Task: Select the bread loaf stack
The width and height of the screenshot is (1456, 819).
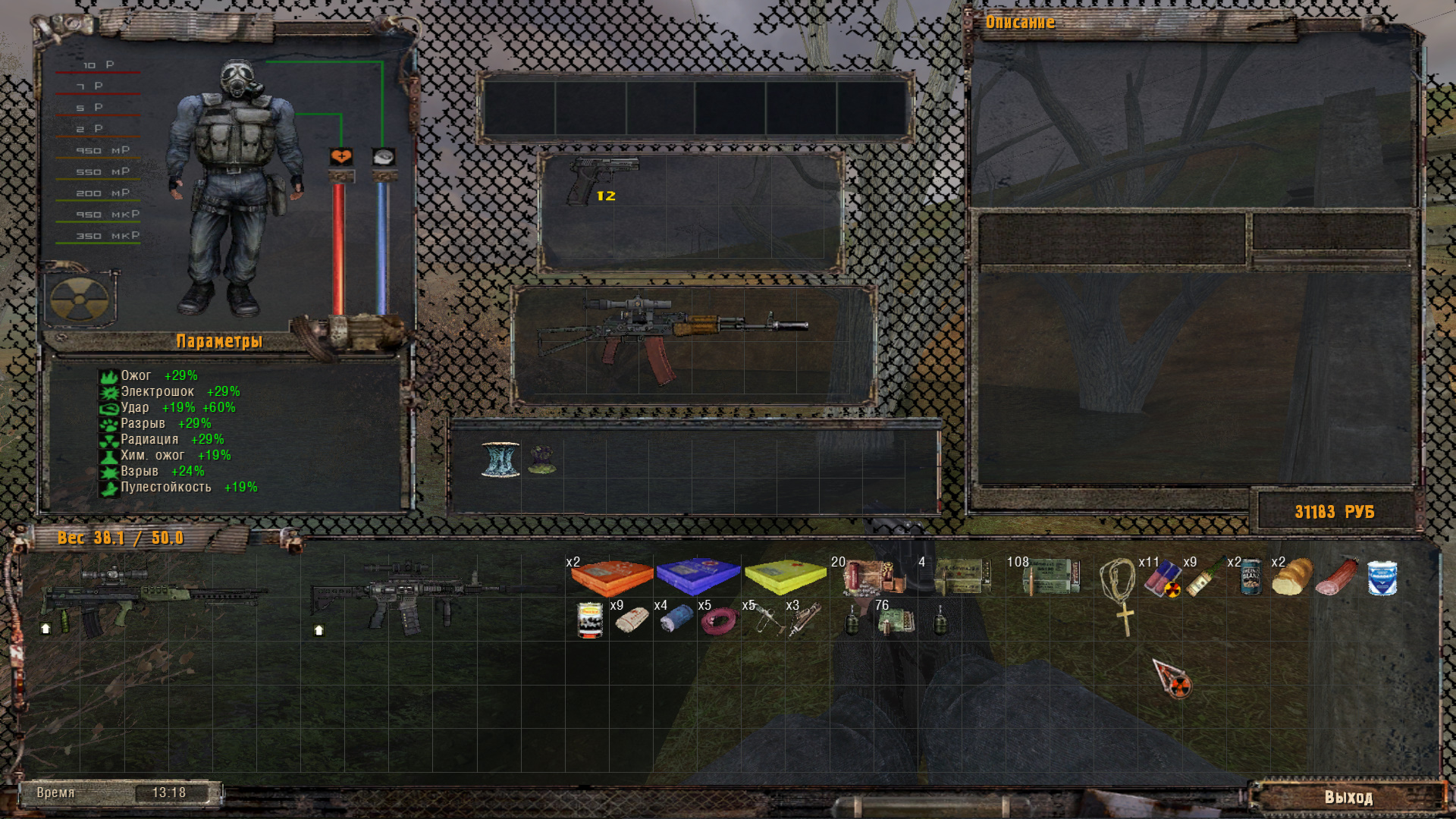Action: (x=1292, y=578)
